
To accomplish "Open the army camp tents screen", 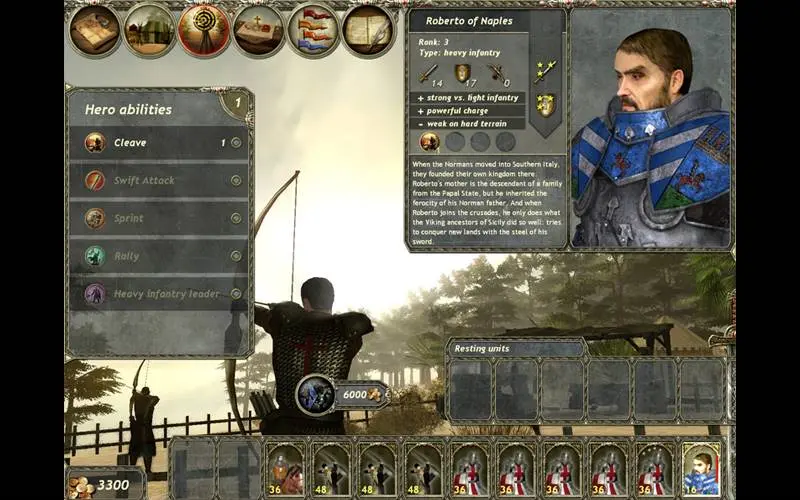I will [150, 31].
